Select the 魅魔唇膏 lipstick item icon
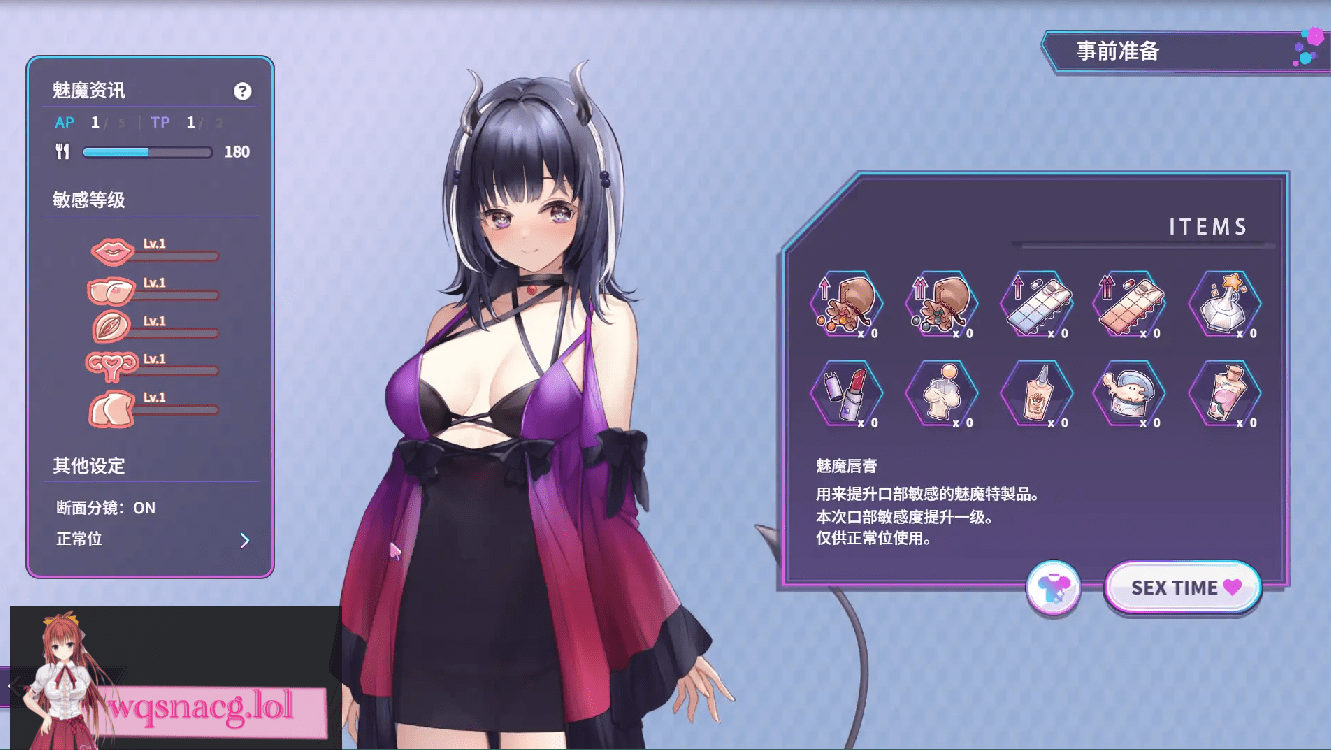Screen dimensions: 1331x750 tap(847, 393)
